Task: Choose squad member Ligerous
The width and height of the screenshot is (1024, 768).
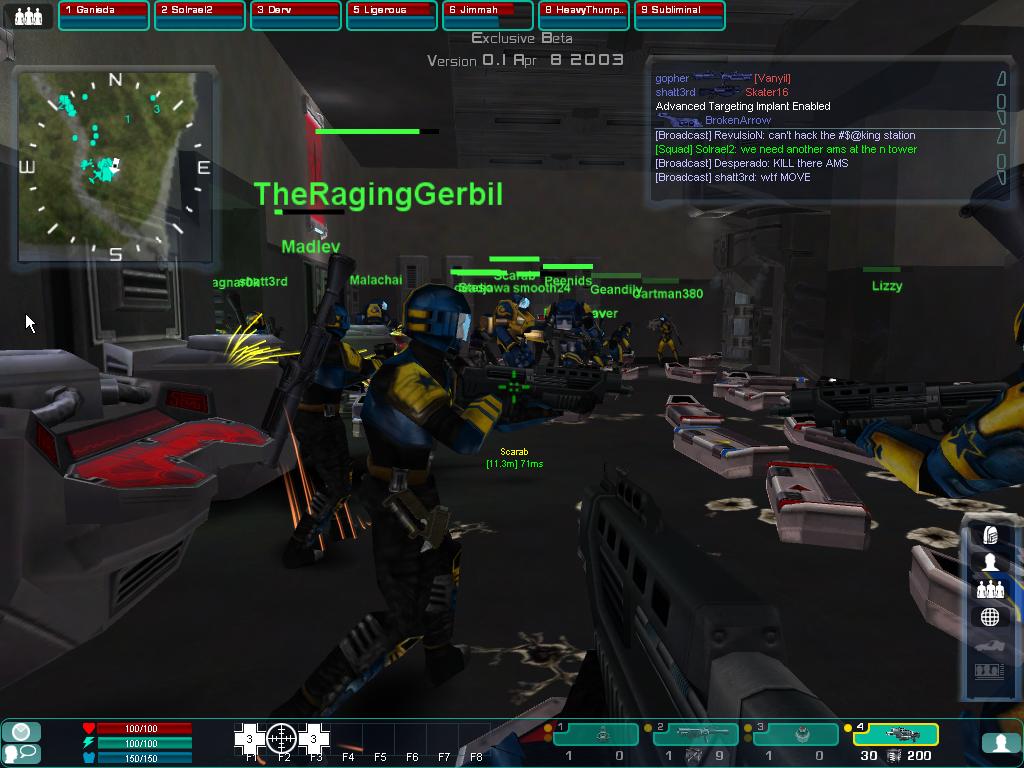Action: (x=391, y=15)
